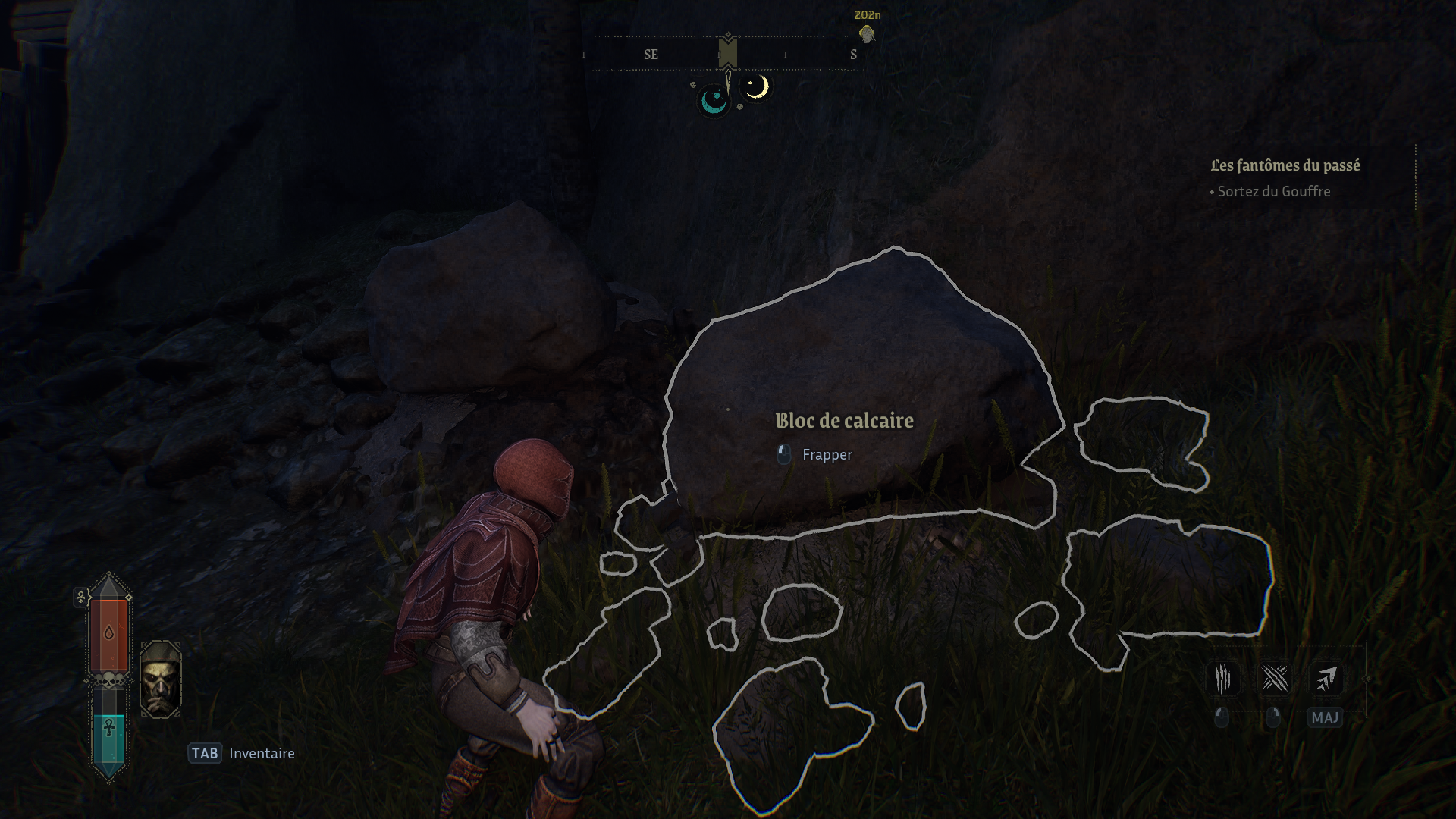Trigger the double arrow dash ability
This screenshot has height=819, width=1456.
(1326, 679)
